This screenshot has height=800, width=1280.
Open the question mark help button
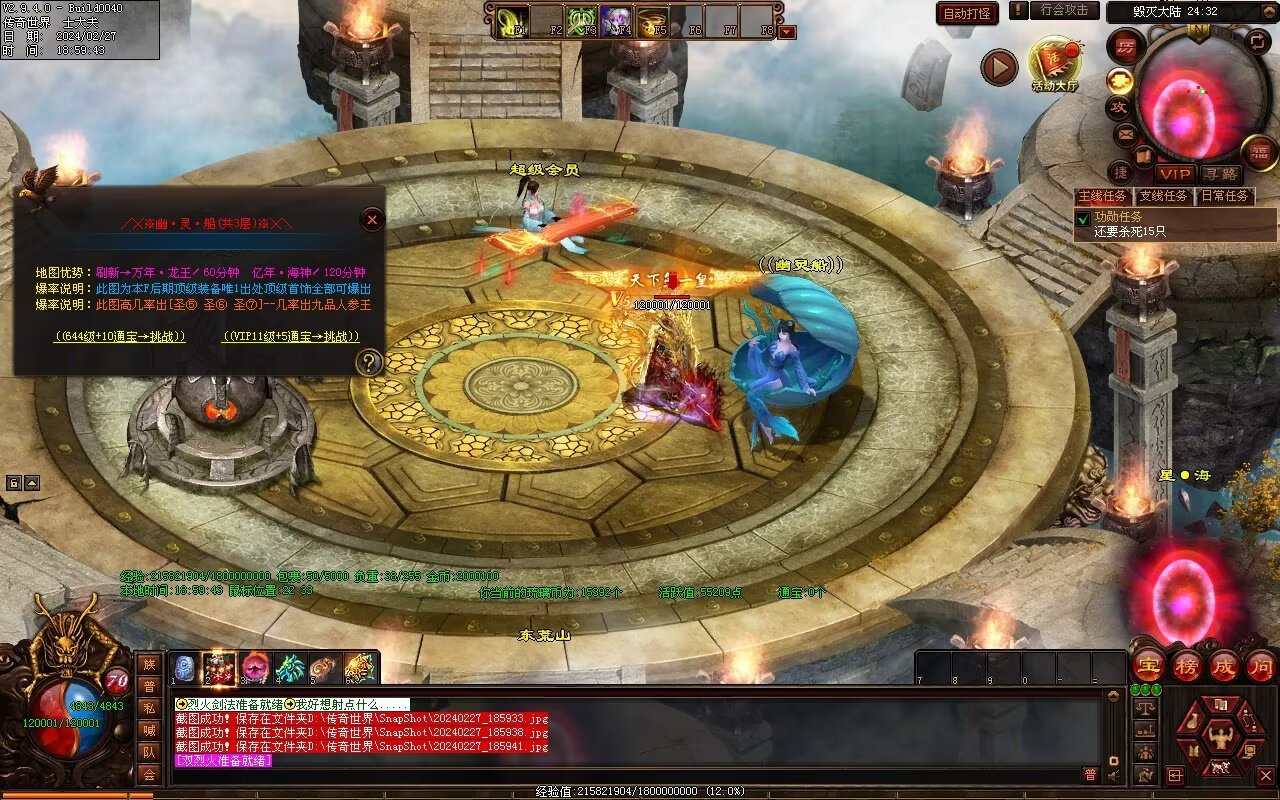[369, 362]
